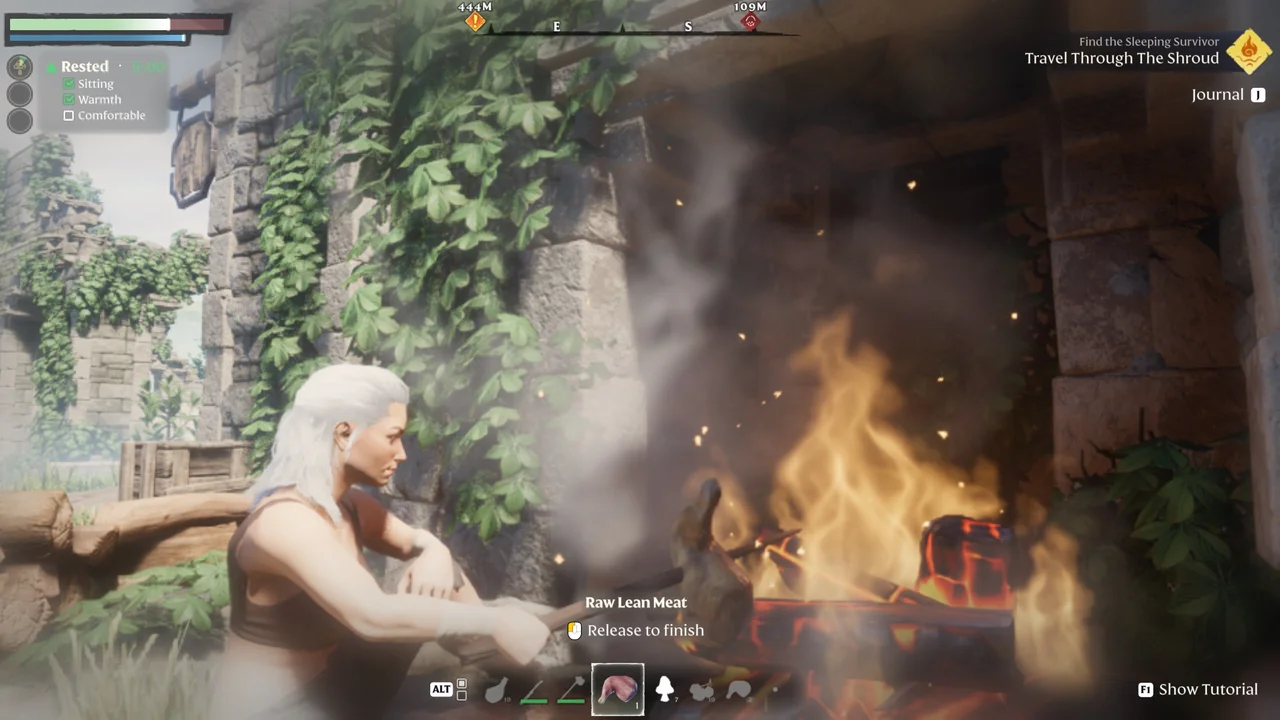
Task: Uncheck the Sitting checkbox
Action: (x=69, y=83)
